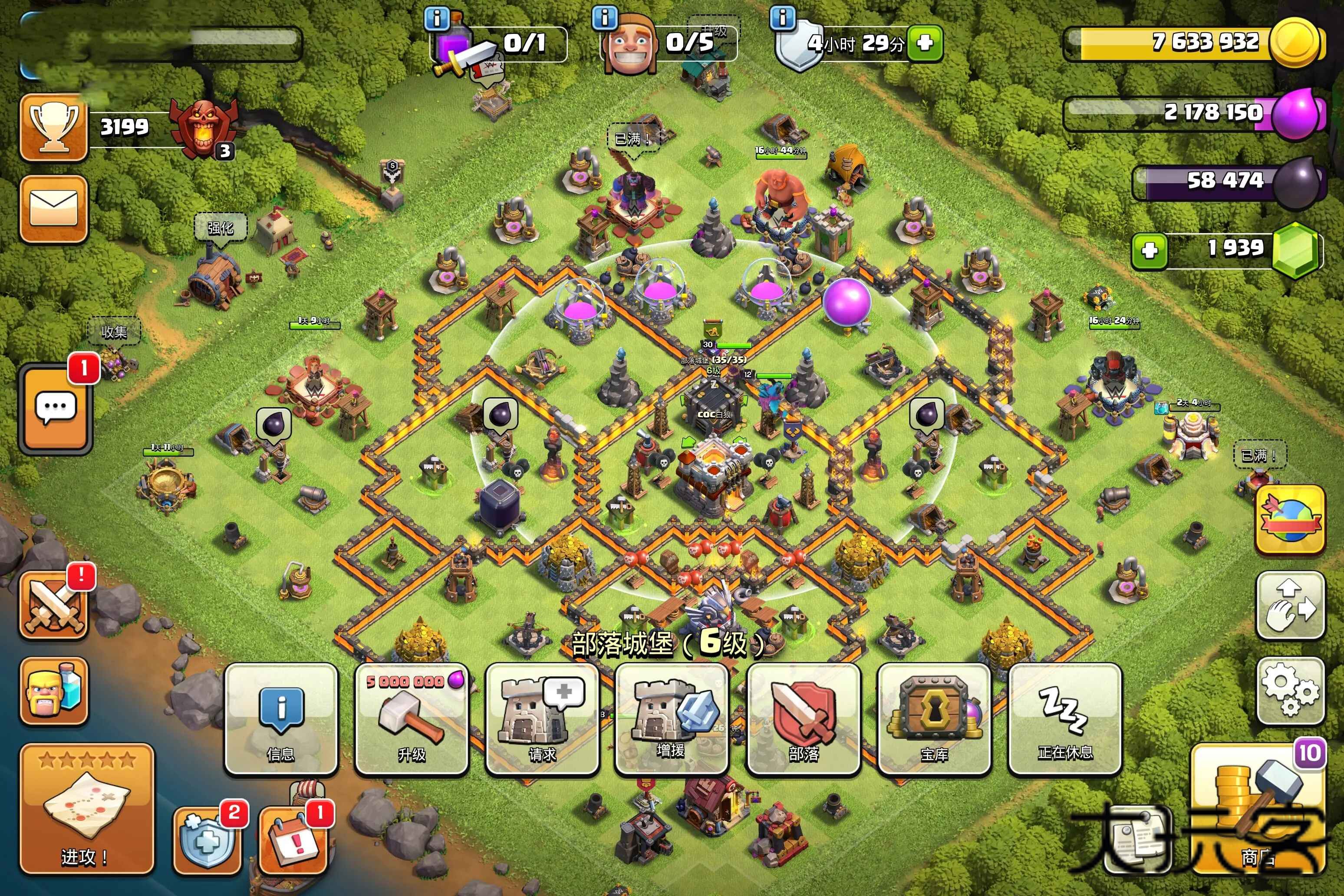Open the 部落 clan button

point(803,719)
